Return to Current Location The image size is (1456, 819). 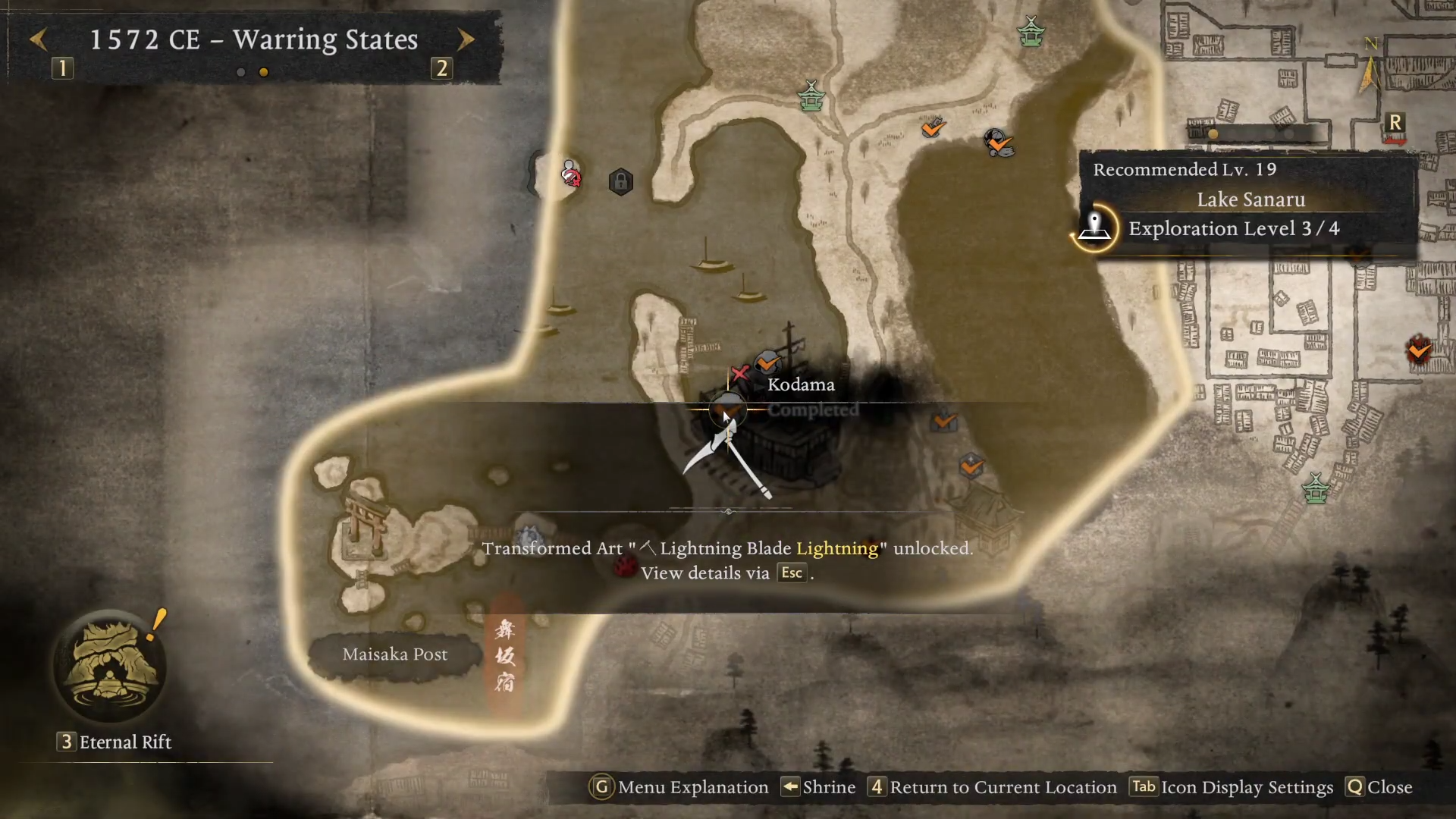[993, 787]
